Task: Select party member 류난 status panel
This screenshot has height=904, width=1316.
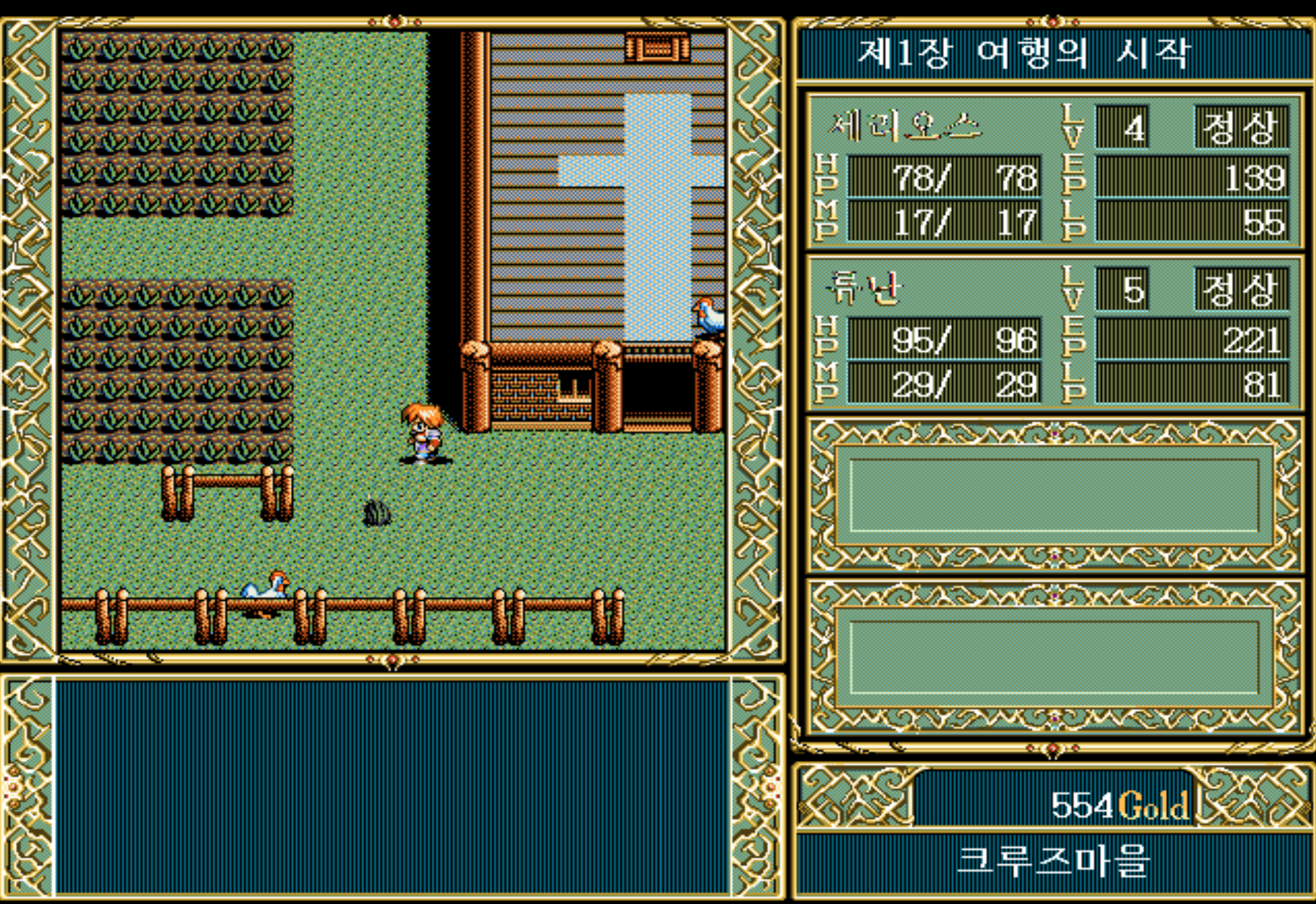Action: (x=1053, y=332)
